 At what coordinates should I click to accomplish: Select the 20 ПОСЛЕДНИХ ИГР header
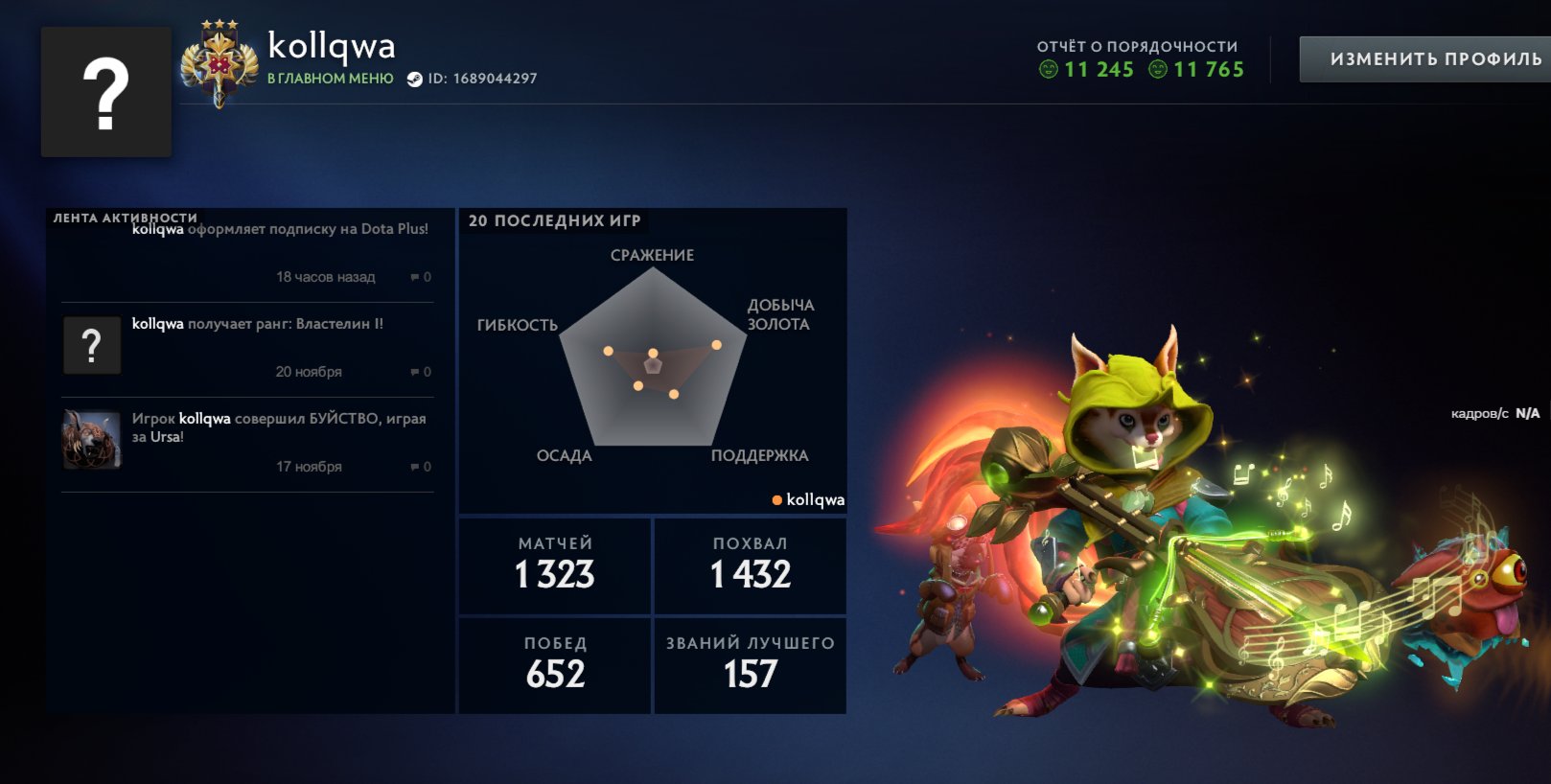click(554, 219)
